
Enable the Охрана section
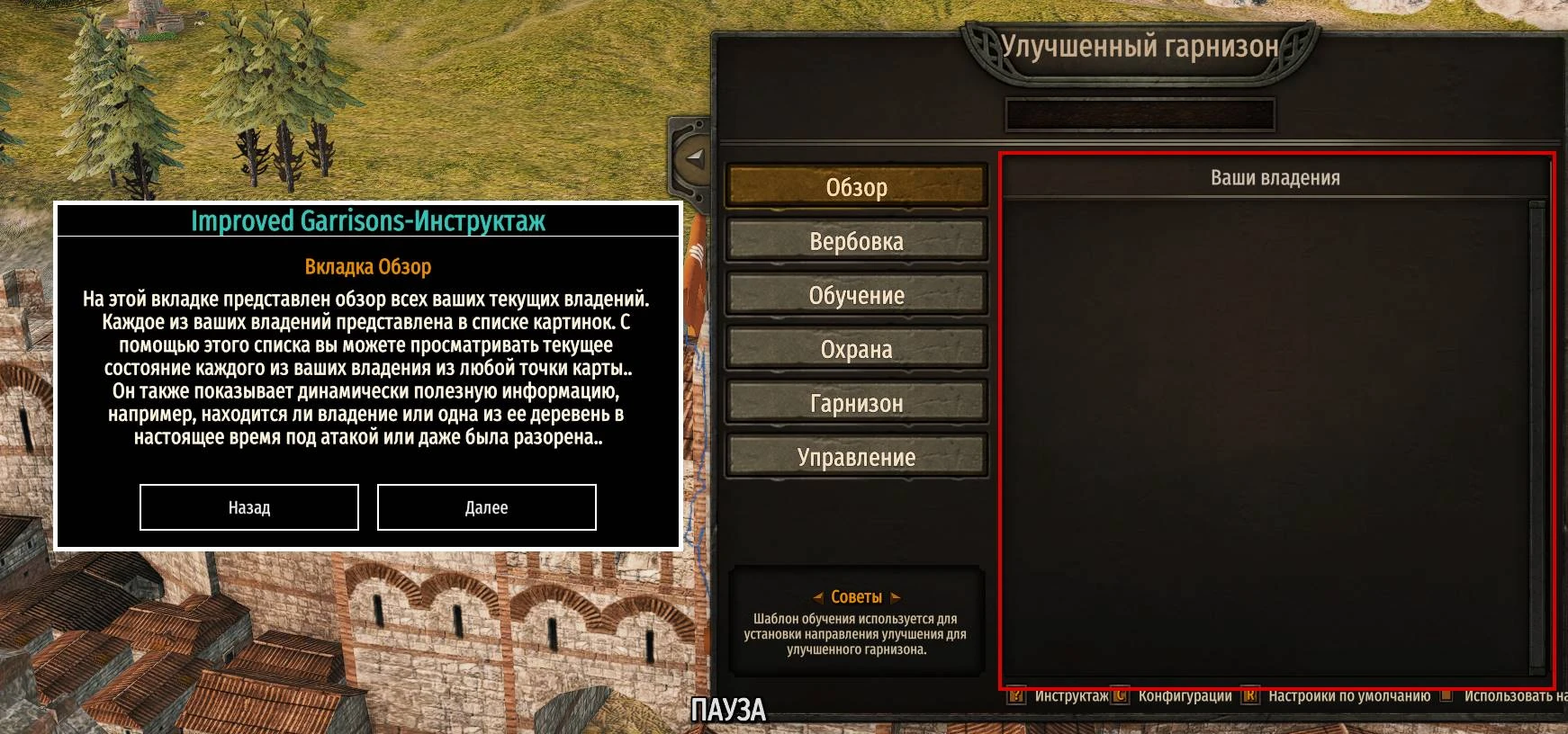tap(857, 349)
